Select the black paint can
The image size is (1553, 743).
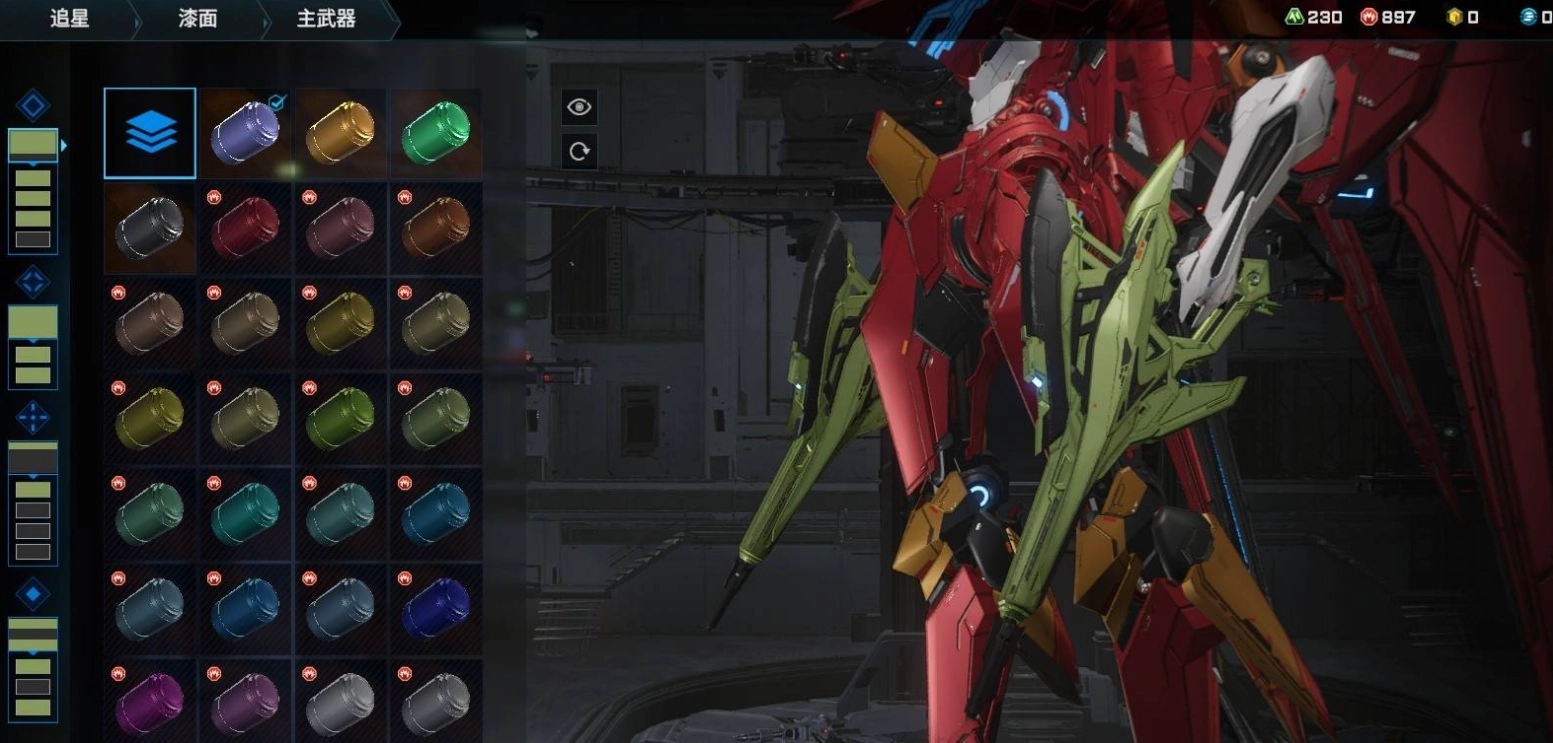coord(150,228)
